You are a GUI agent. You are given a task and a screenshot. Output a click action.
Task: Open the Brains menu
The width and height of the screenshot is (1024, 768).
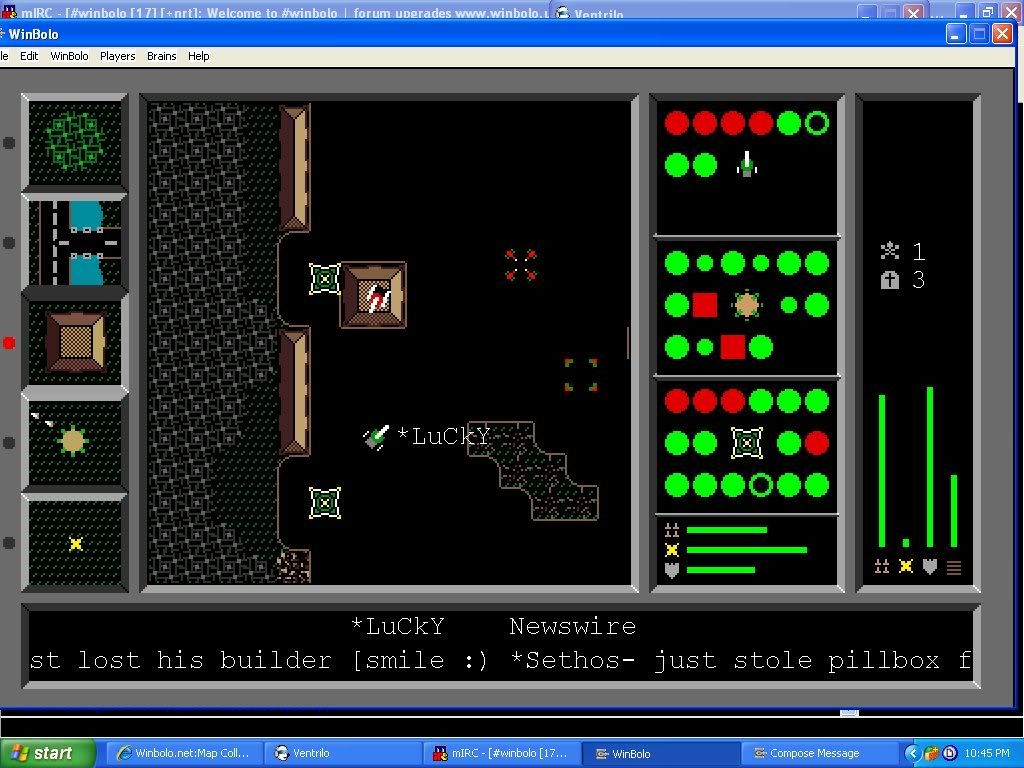point(161,56)
